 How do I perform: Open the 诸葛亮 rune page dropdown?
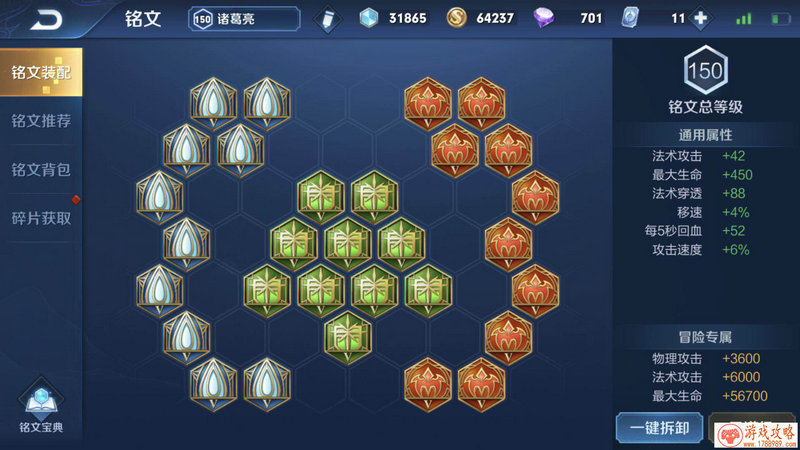[x=244, y=19]
